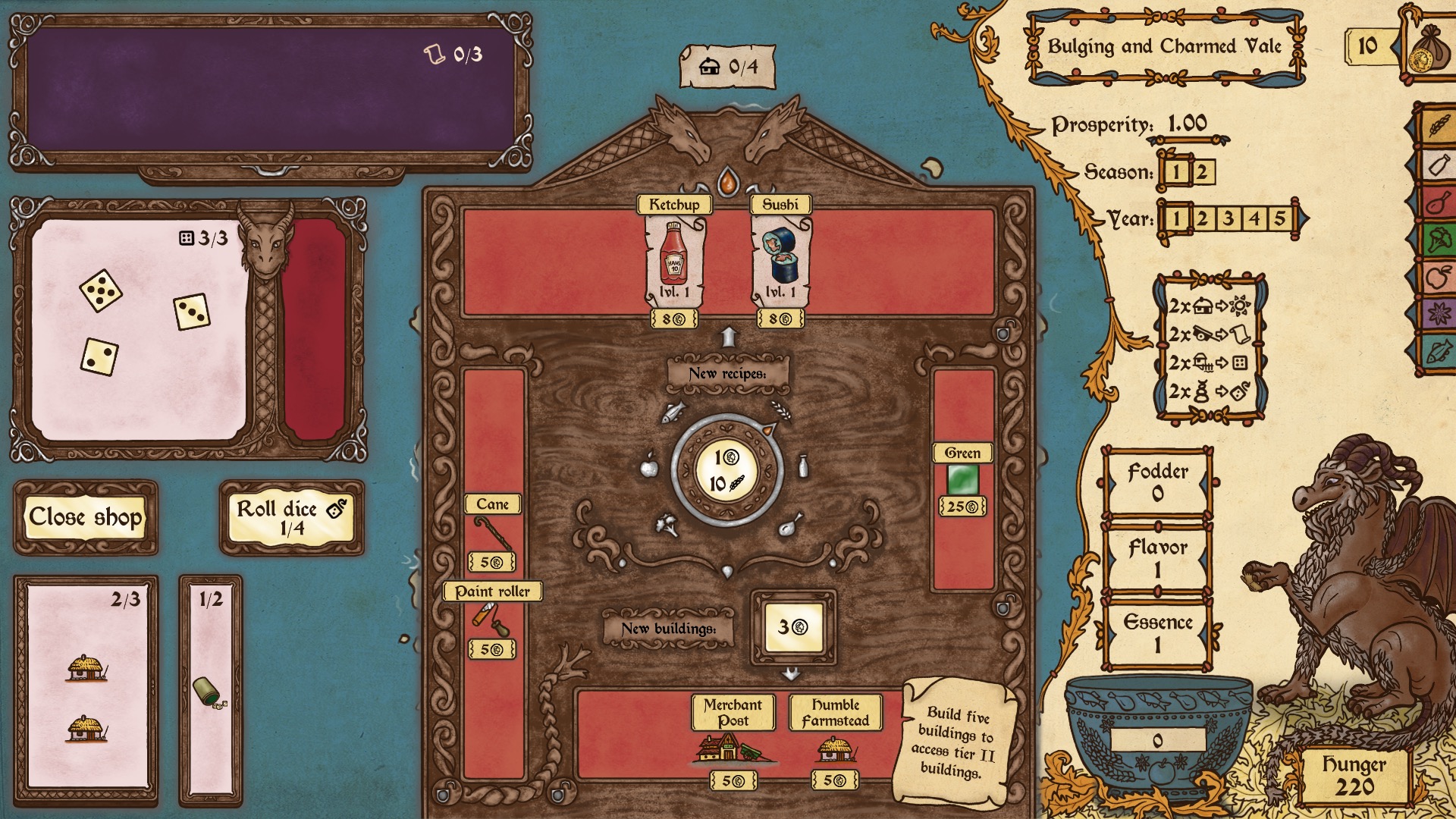Buy the Green dye swatch
Viewport: 1456px width, 819px height.
pyautogui.click(x=962, y=479)
